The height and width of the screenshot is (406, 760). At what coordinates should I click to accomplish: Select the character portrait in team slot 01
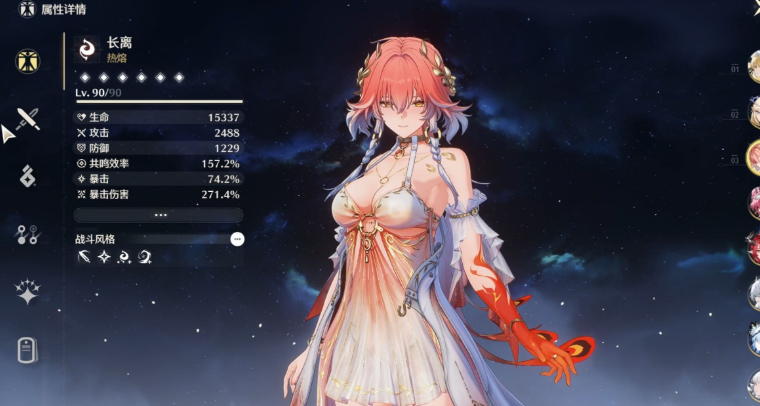coord(753,68)
